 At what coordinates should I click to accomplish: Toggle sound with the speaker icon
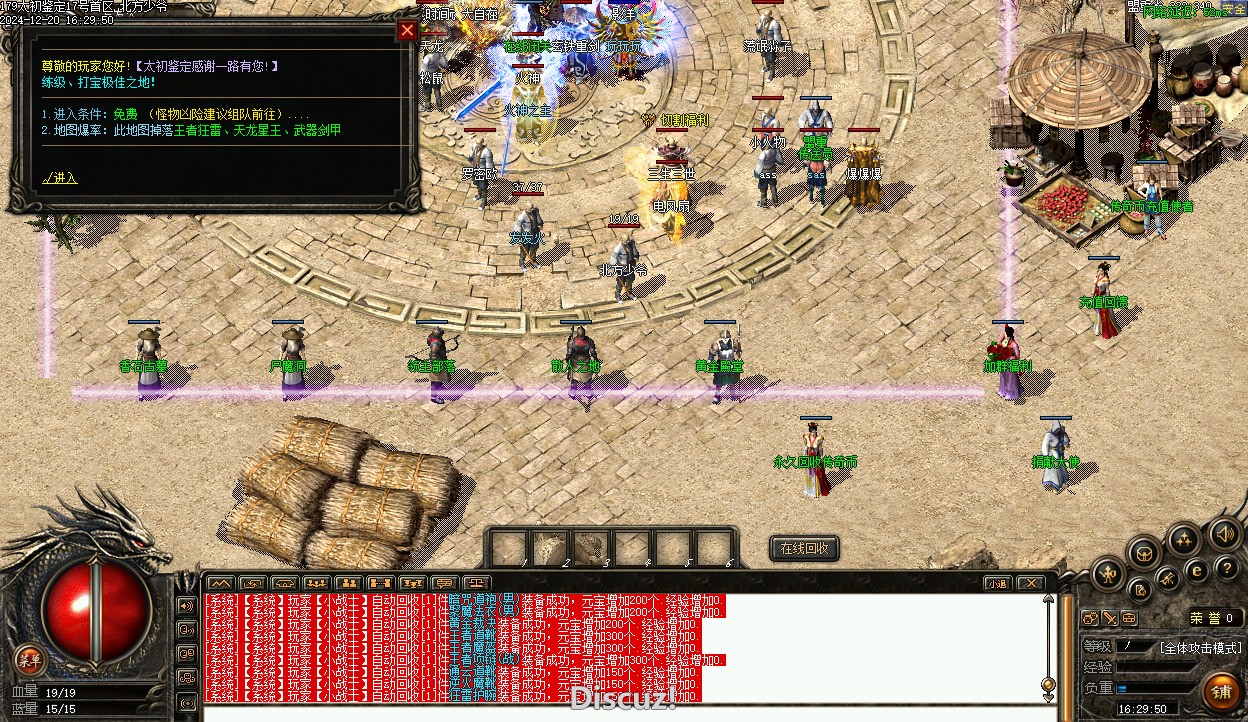[x=1225, y=532]
